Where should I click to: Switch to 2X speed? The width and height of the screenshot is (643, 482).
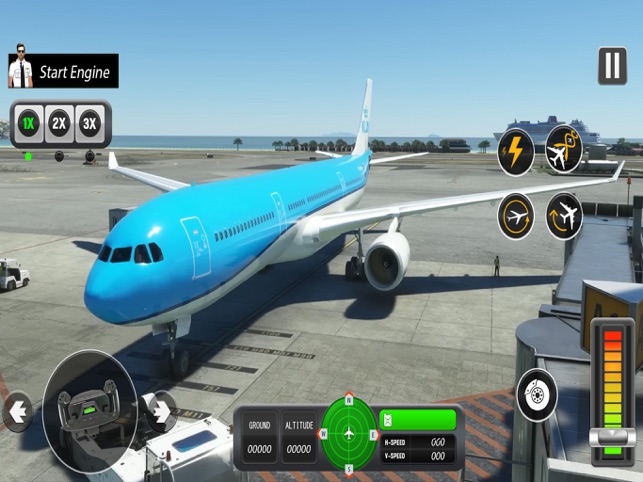60,123
